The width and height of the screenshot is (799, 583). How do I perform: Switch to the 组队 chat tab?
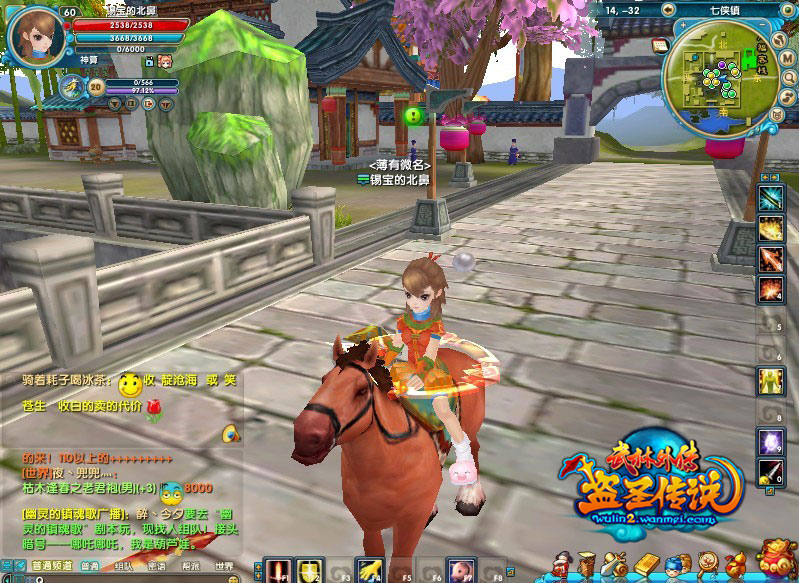coord(124,566)
